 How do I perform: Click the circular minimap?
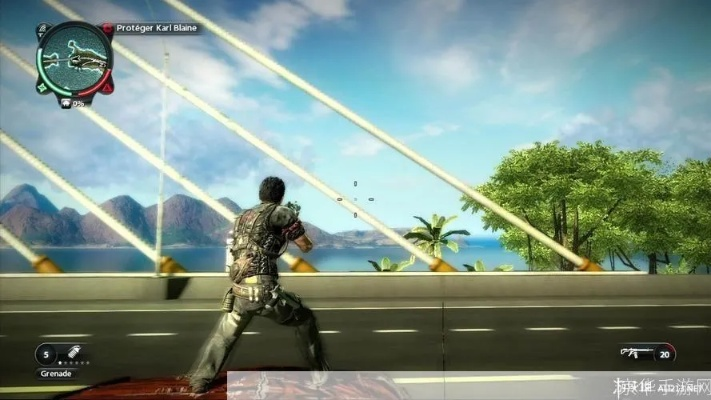click(75, 57)
